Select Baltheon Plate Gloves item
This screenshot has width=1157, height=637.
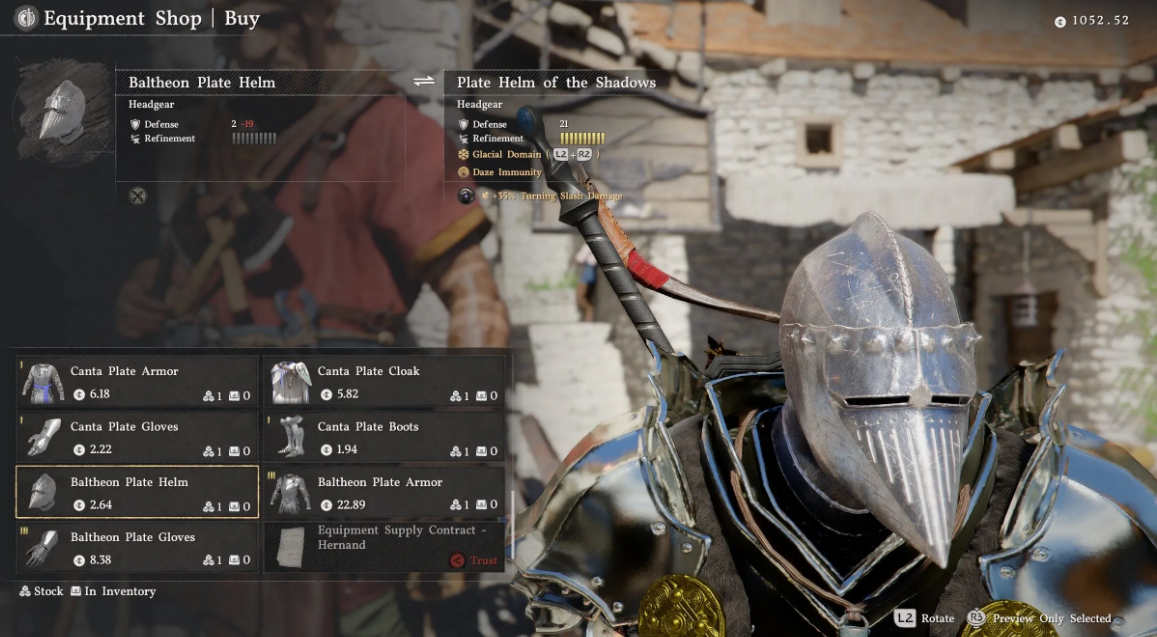pos(137,547)
